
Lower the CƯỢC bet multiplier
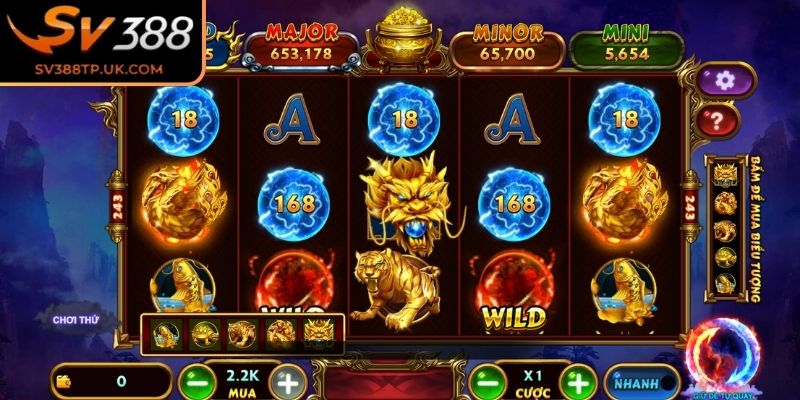tap(488, 382)
